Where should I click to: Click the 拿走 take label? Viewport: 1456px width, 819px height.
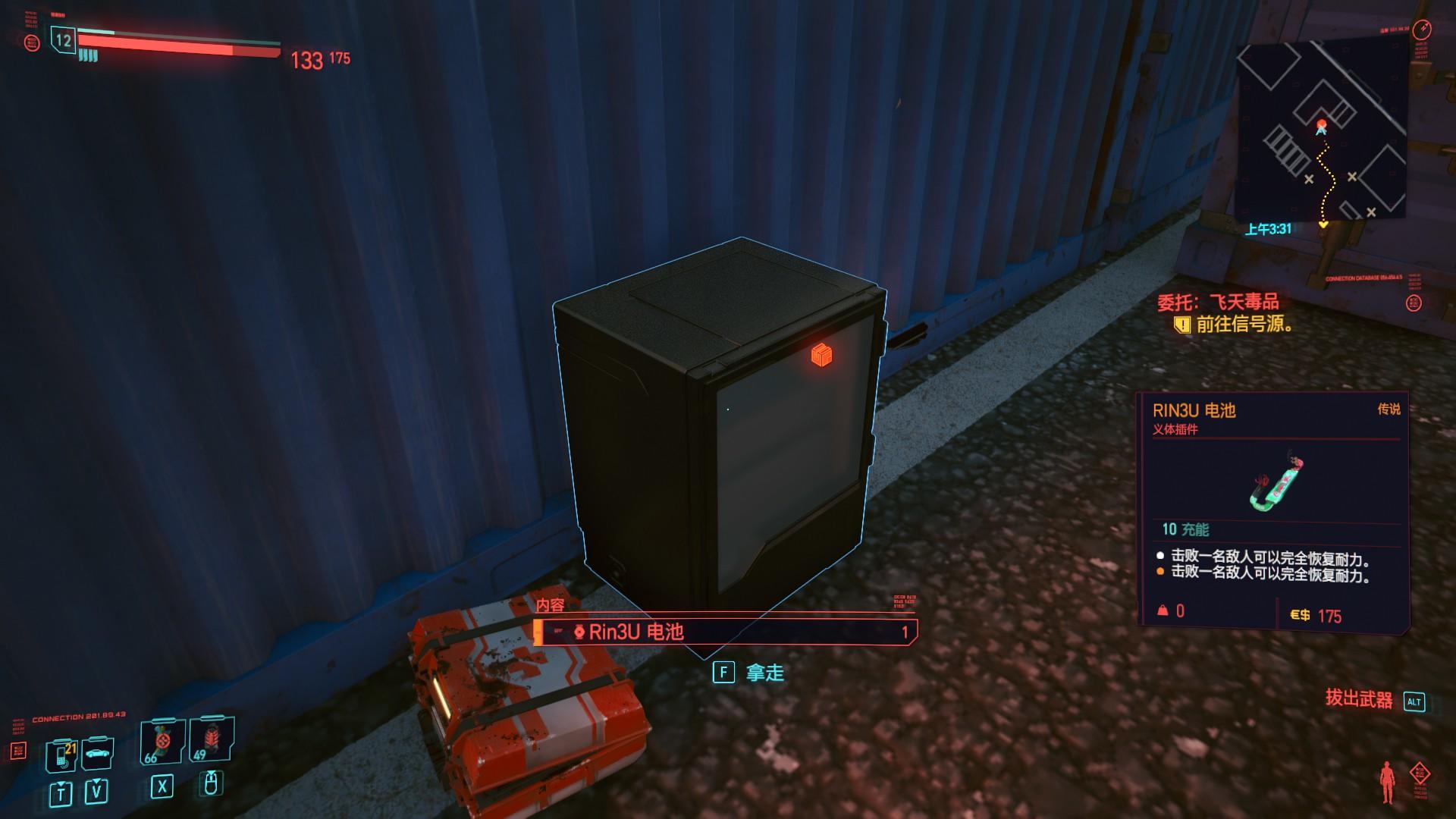pyautogui.click(x=764, y=673)
